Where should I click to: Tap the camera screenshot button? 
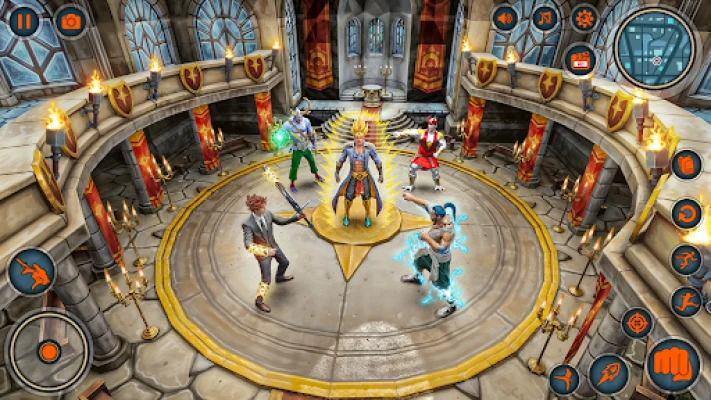click(x=70, y=21)
